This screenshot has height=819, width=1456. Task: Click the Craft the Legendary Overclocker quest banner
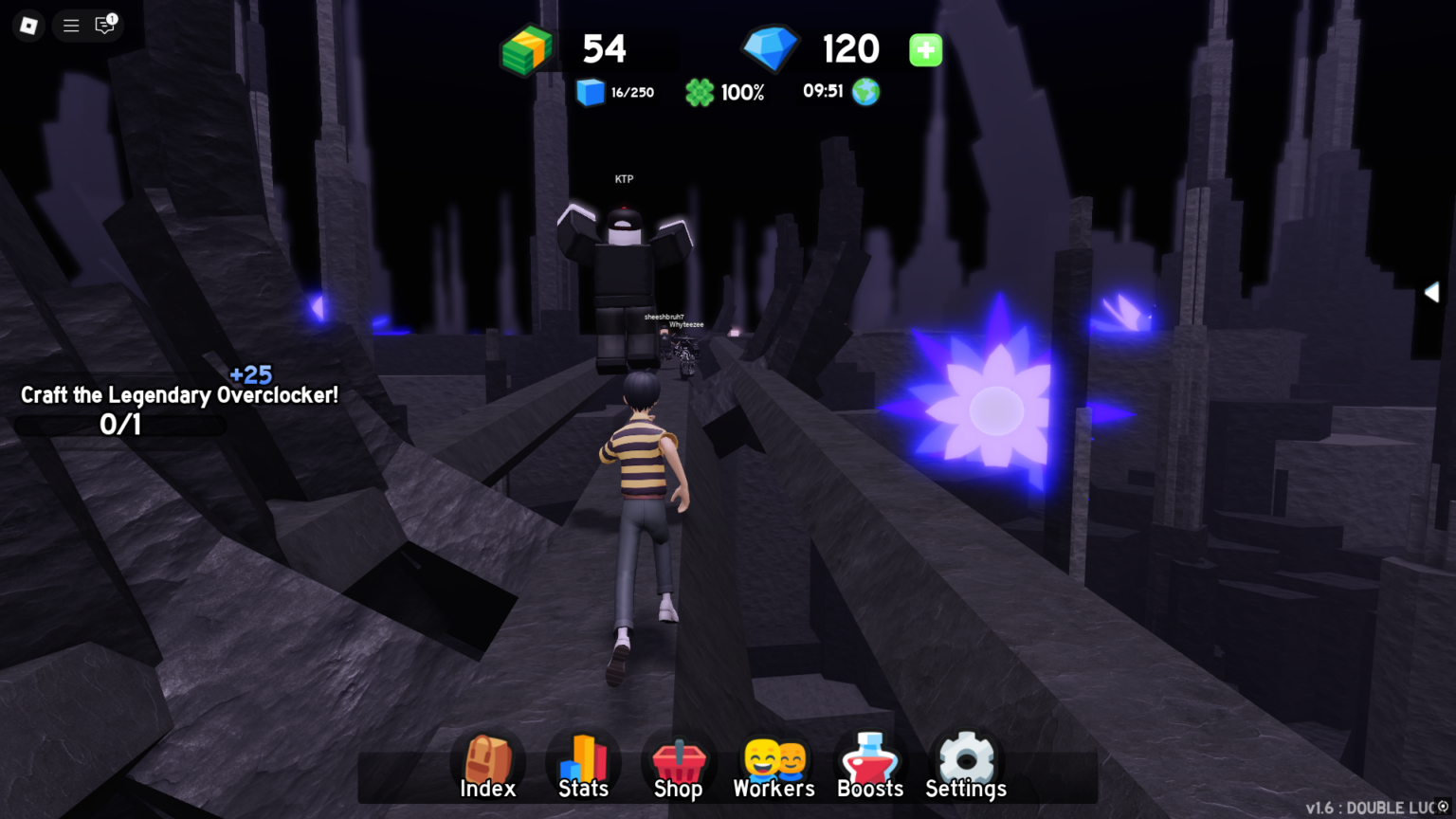(x=178, y=395)
